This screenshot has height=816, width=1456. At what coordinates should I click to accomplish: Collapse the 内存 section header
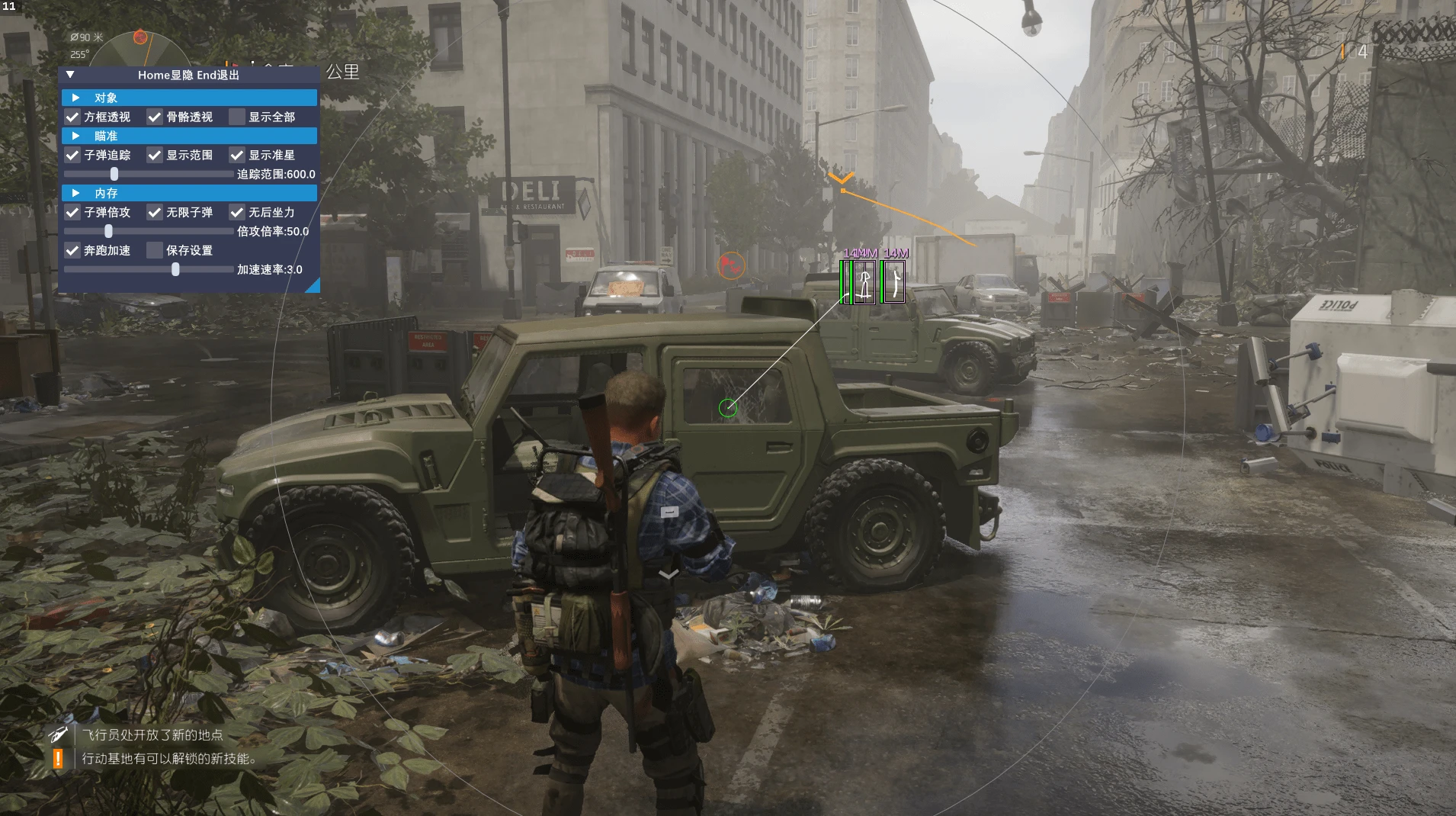click(75, 193)
